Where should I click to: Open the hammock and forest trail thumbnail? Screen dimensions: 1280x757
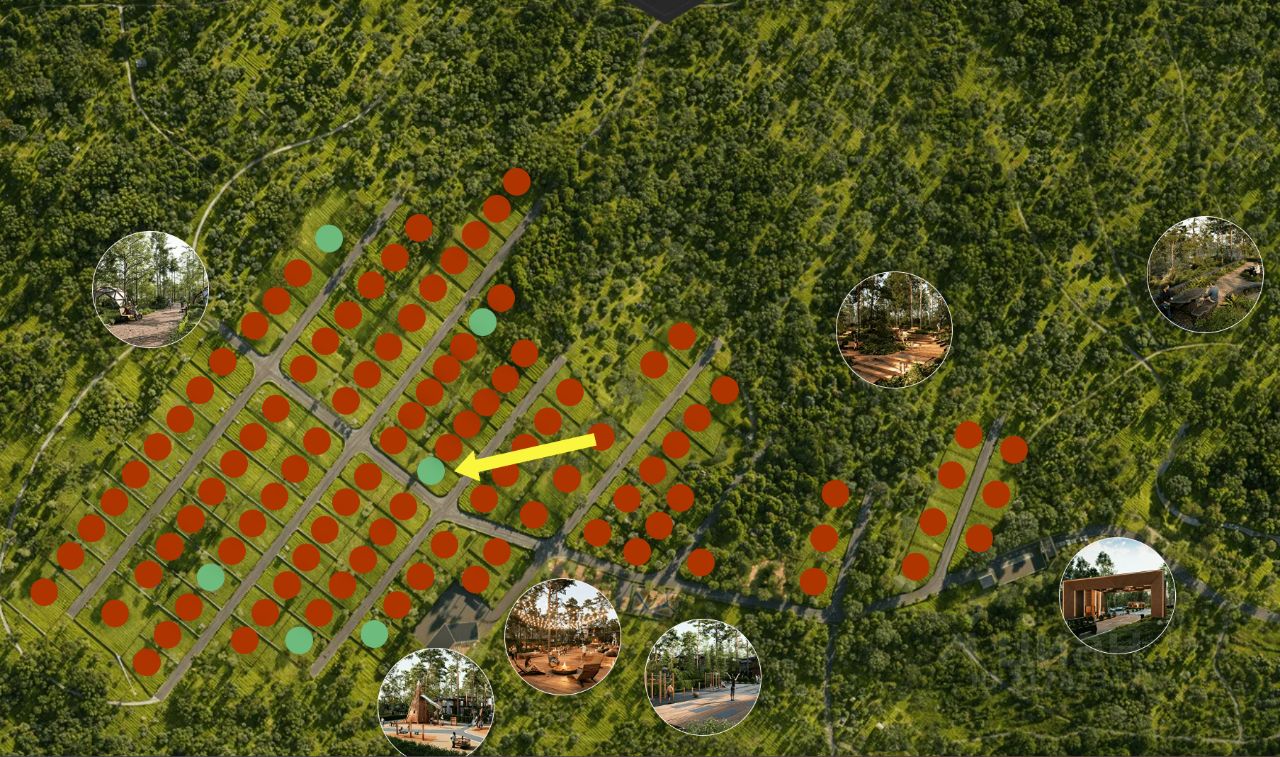pos(1204,274)
